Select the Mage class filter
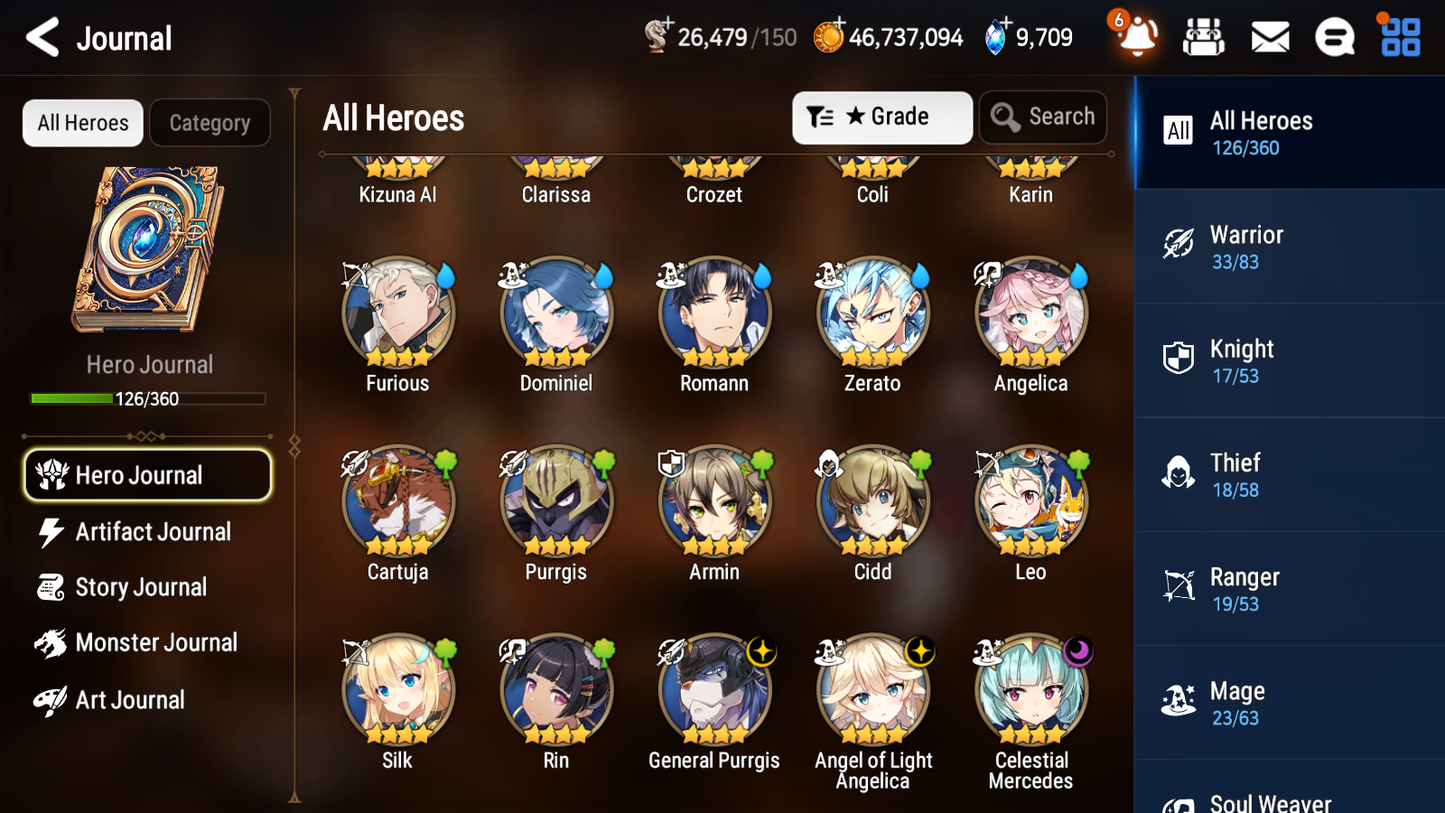 tap(1289, 702)
